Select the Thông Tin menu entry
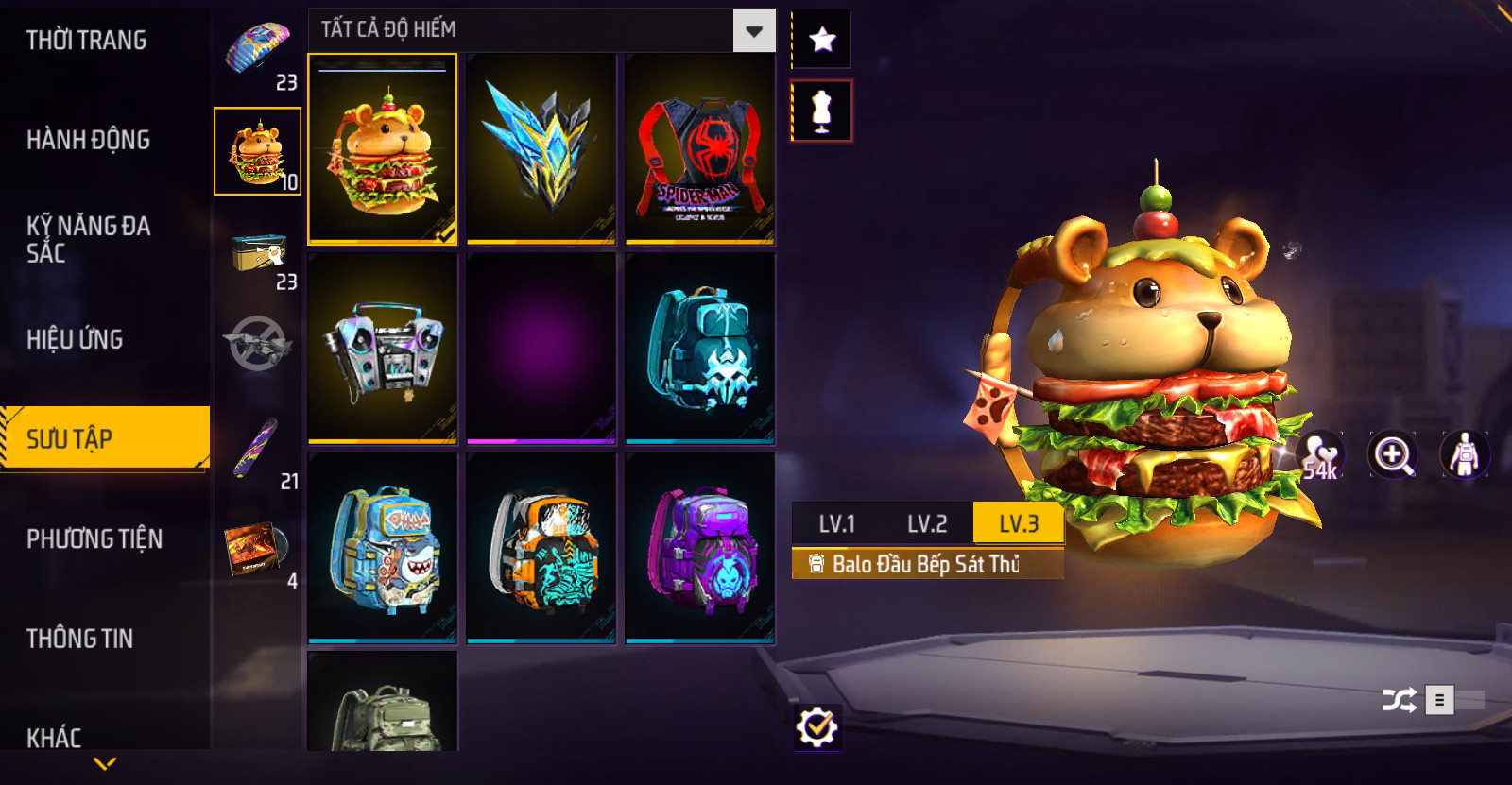This screenshot has width=1512, height=785. click(x=80, y=639)
